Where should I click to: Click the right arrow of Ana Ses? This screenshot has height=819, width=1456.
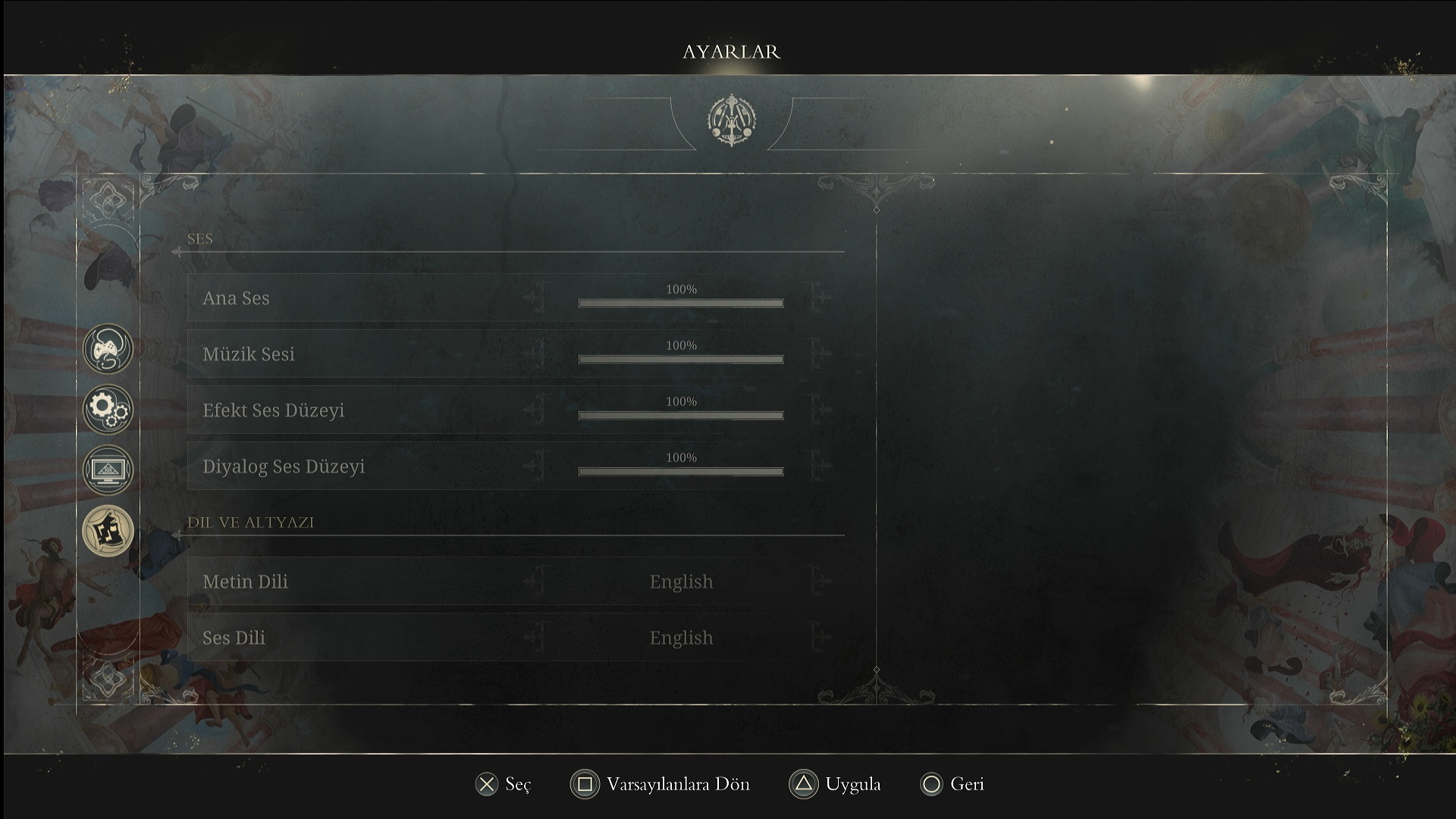[820, 298]
